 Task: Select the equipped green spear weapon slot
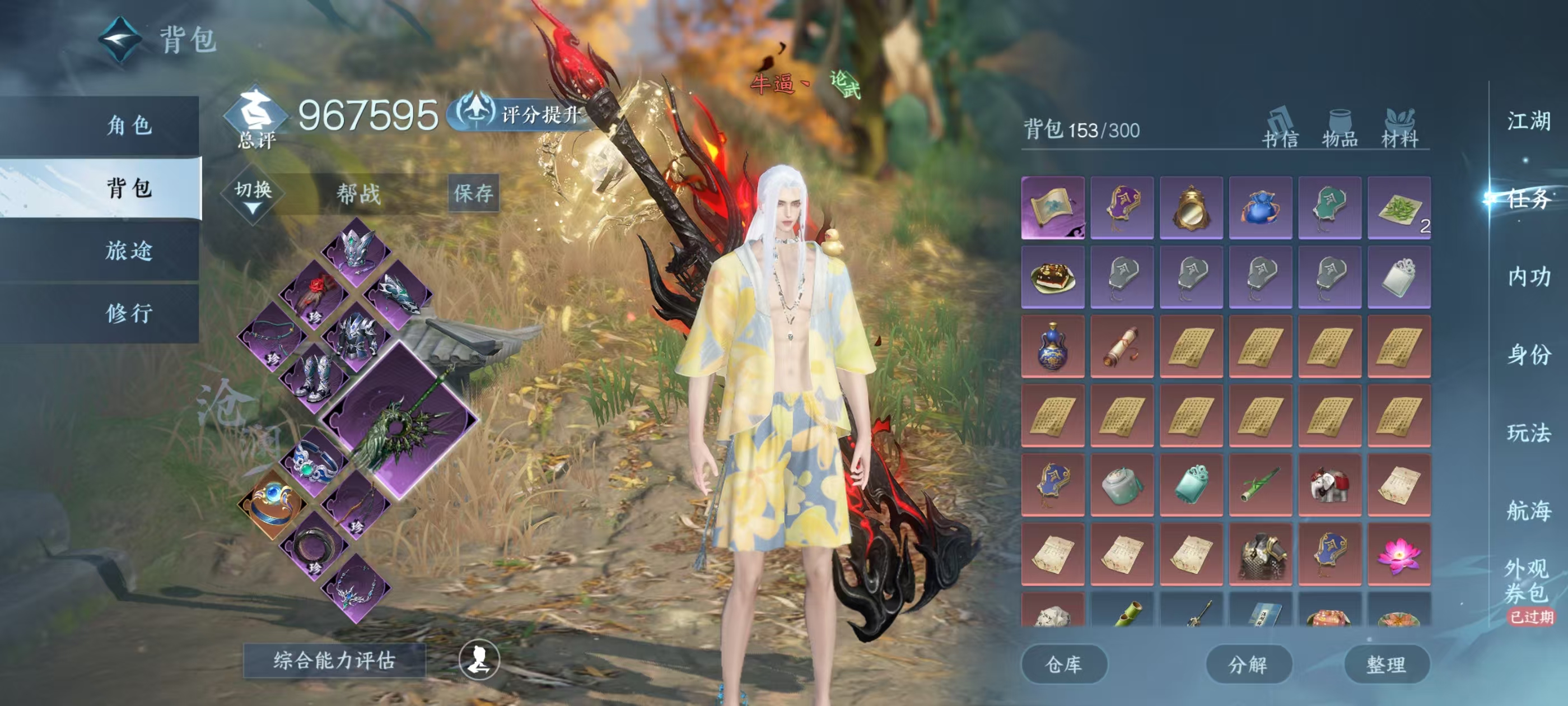400,421
